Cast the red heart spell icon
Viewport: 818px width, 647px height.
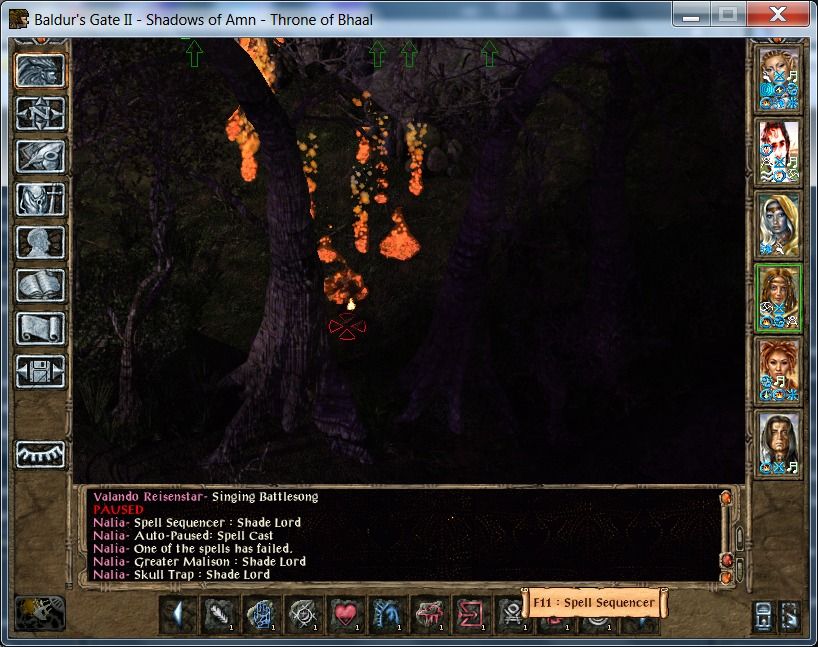pos(345,614)
